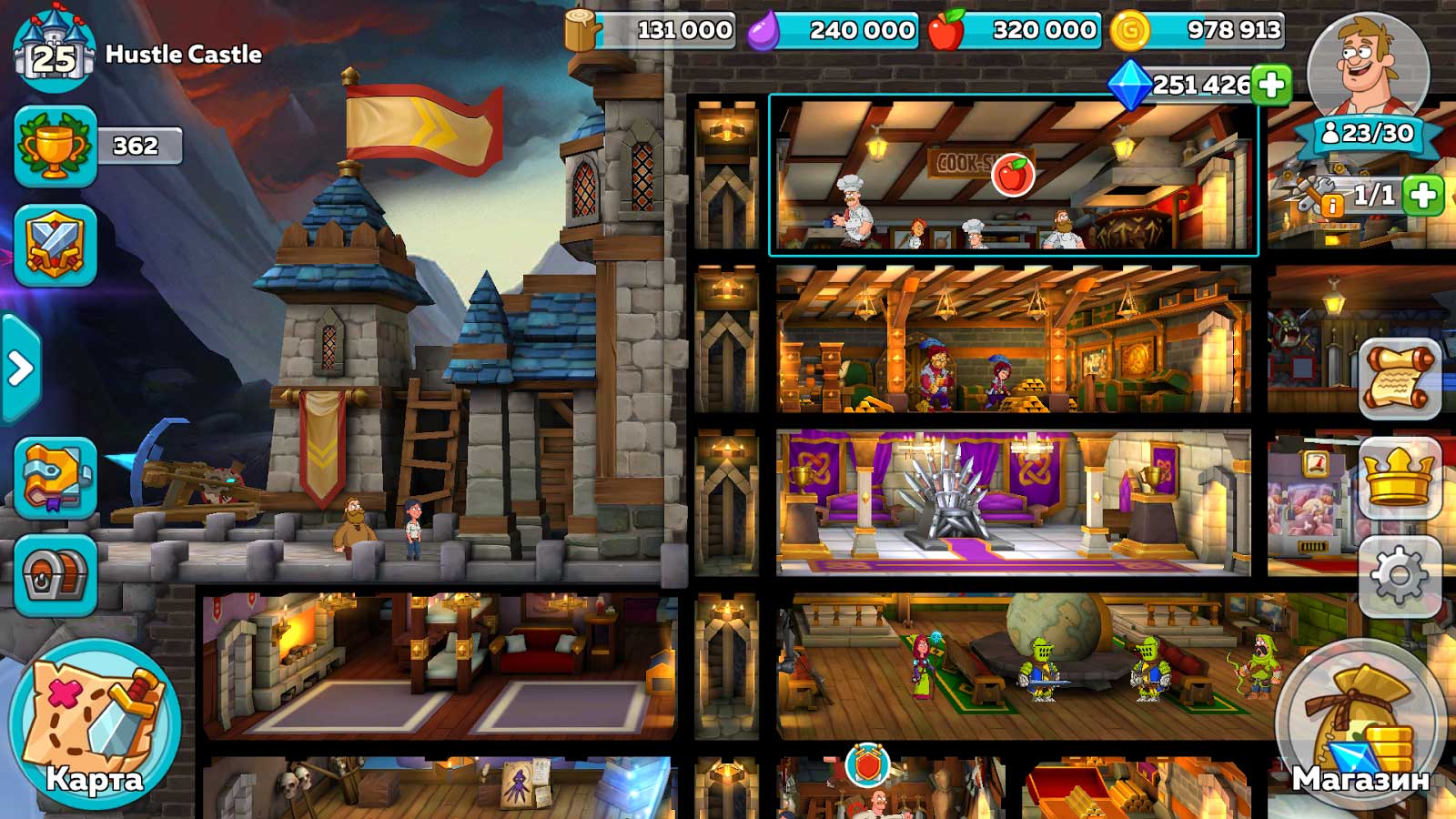Click the castle level 25 badge
This screenshot has width=1456, height=819.
(x=55, y=53)
